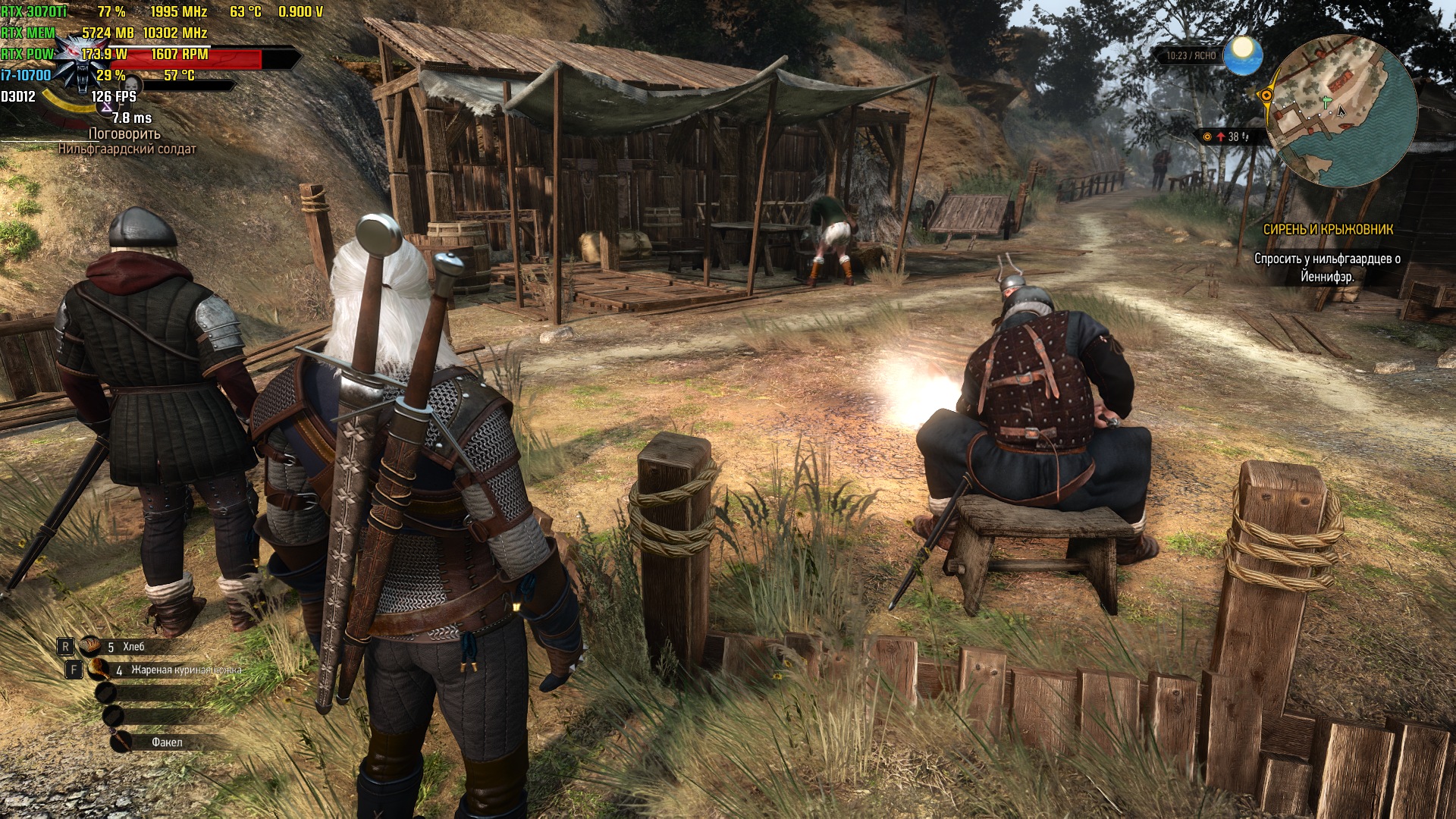Click the sunny weather icon
The width and height of the screenshot is (1456, 819).
[x=1243, y=55]
